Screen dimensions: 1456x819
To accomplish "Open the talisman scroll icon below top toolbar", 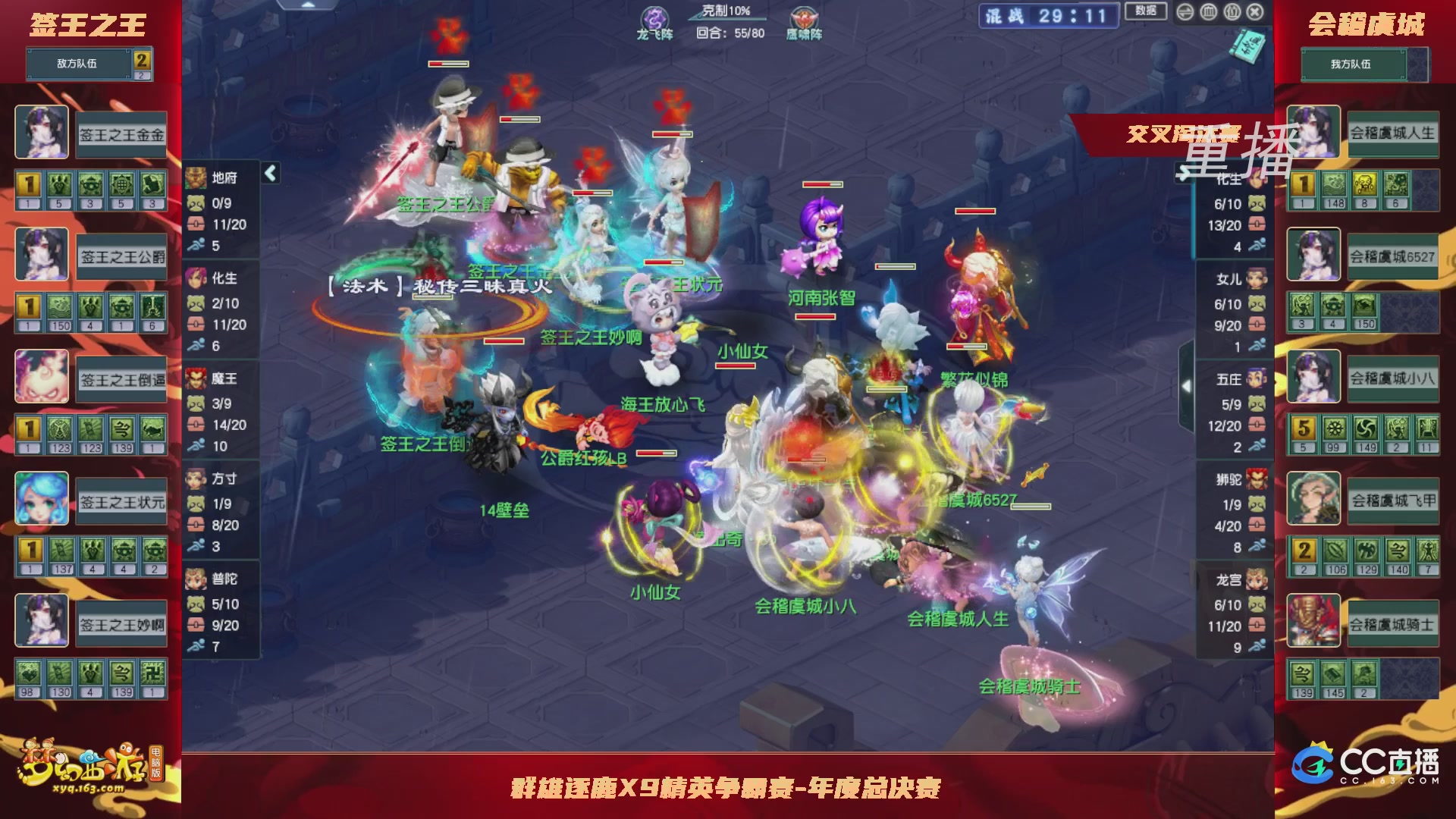I will (1247, 45).
